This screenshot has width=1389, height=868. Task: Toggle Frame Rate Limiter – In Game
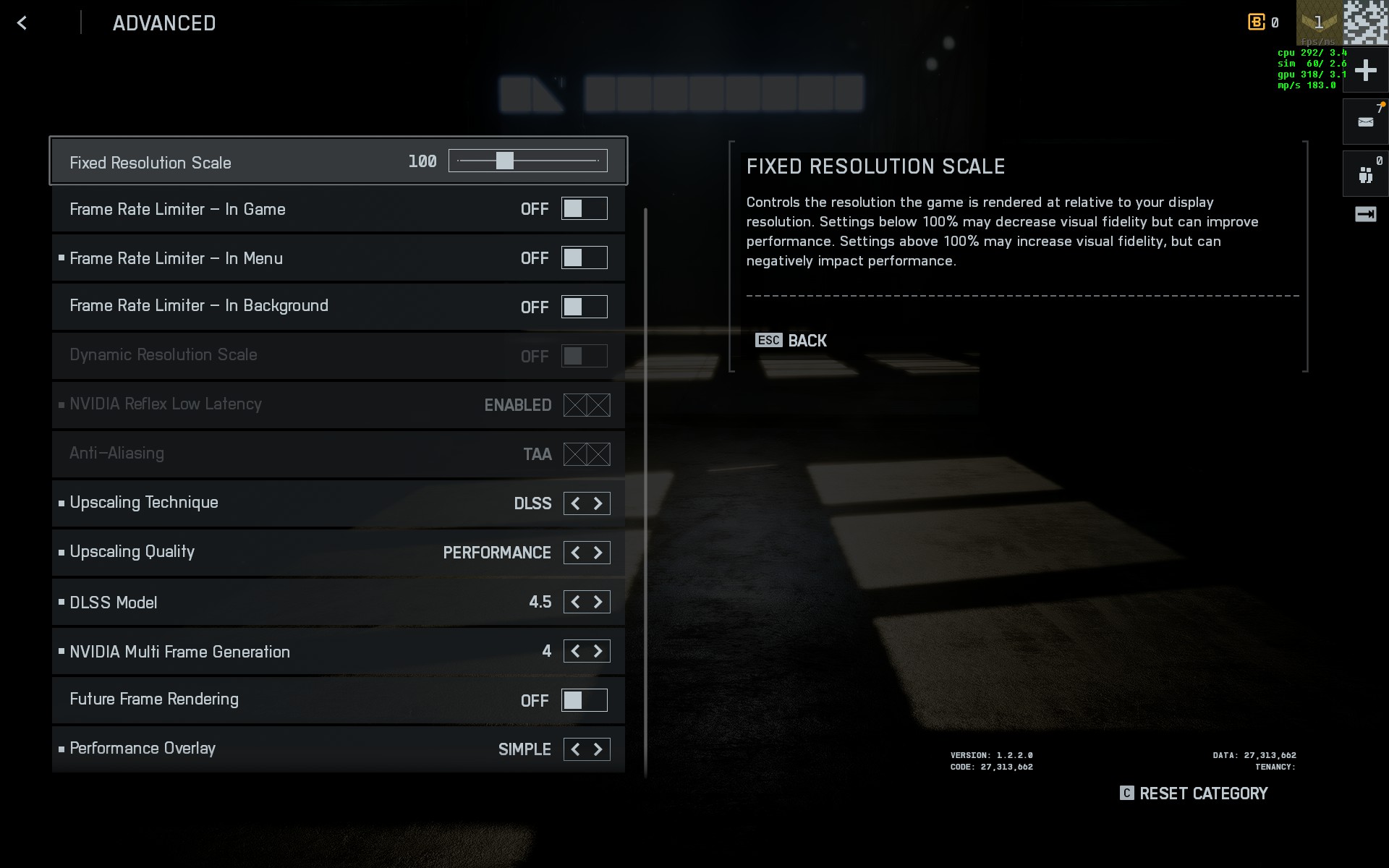click(584, 209)
